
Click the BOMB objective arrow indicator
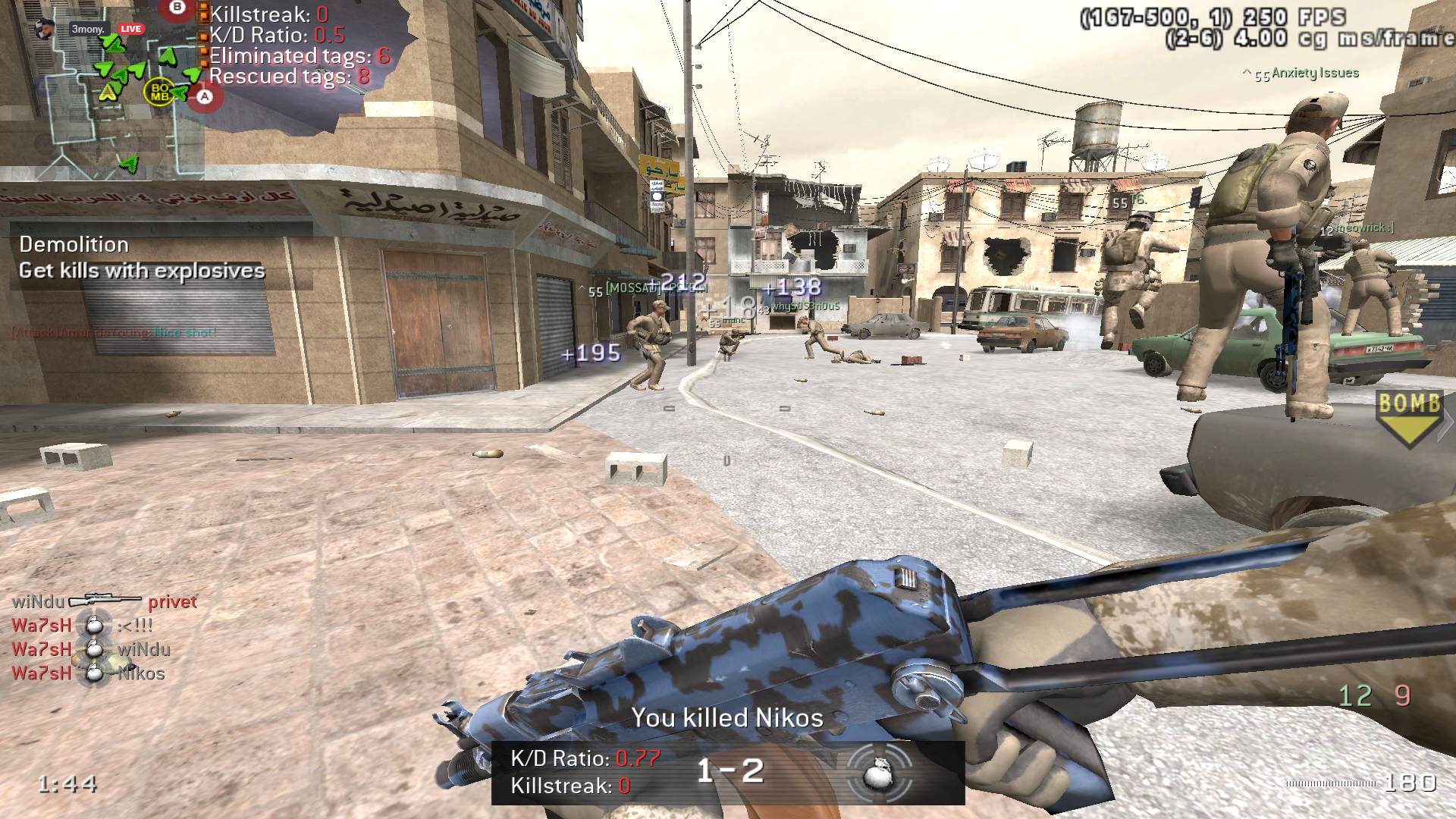click(1409, 416)
